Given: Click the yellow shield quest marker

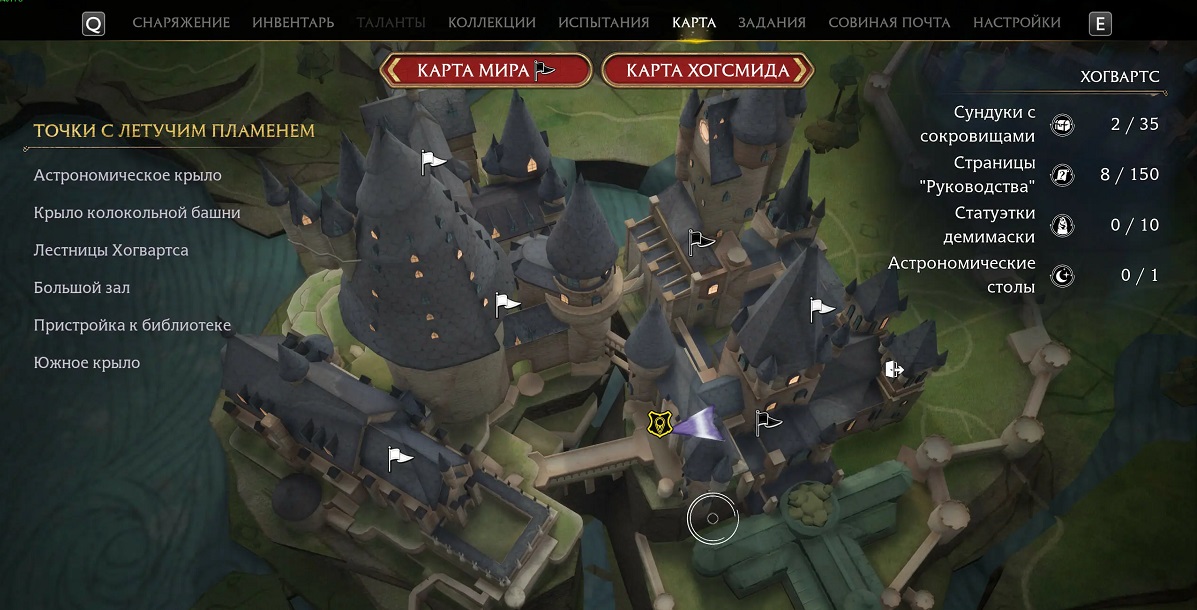Looking at the screenshot, I should click(x=657, y=424).
